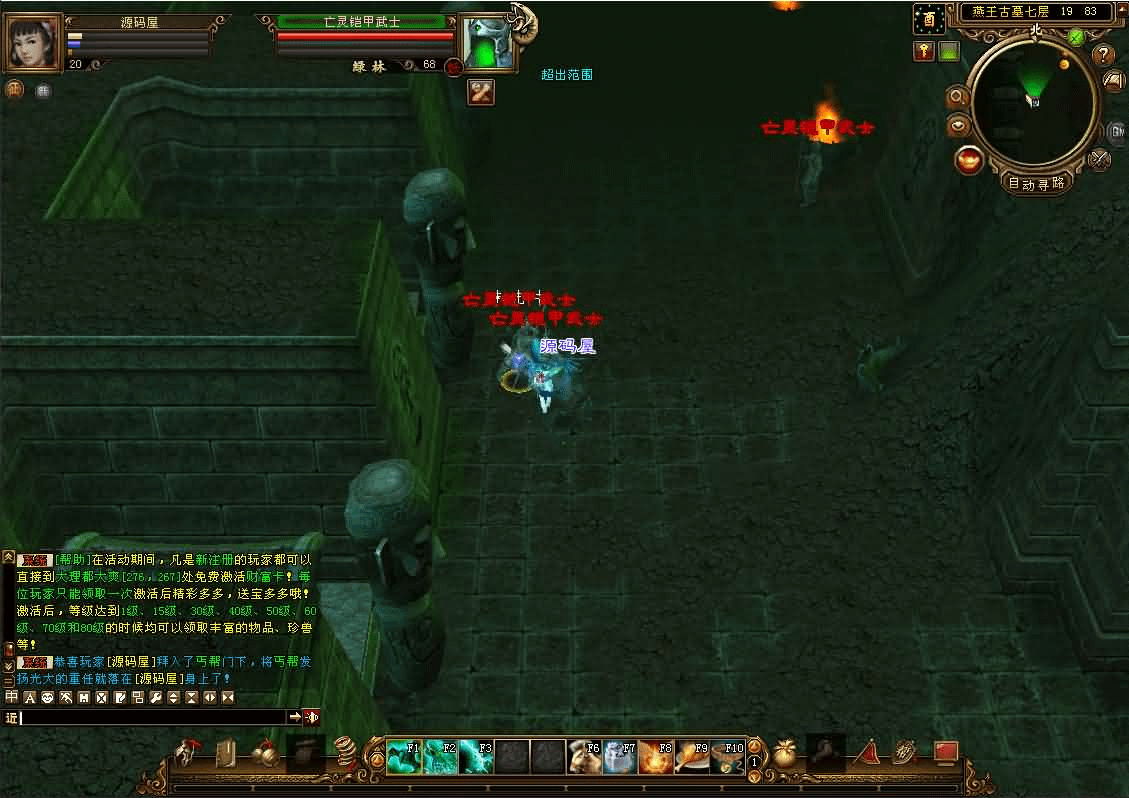Open the chat emoticon face button

47,696
